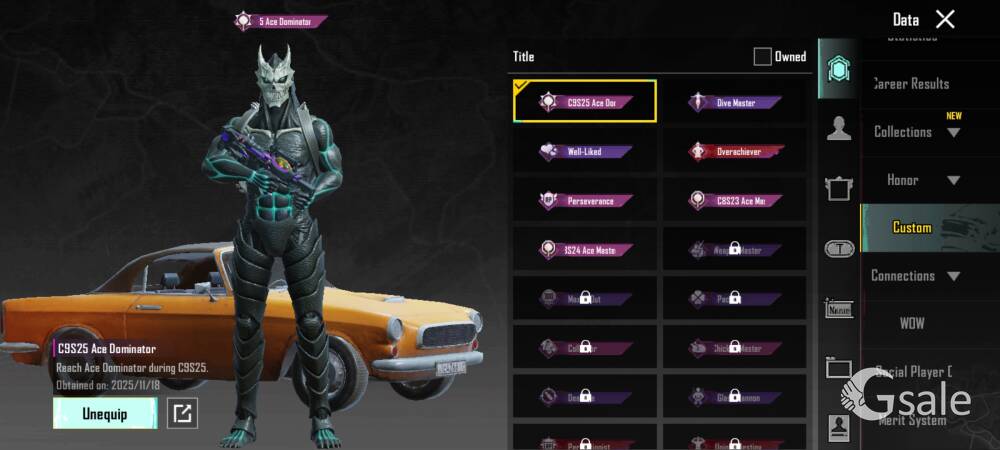Select the Dive Master title
This screenshot has width=1000, height=450.
coord(735,102)
